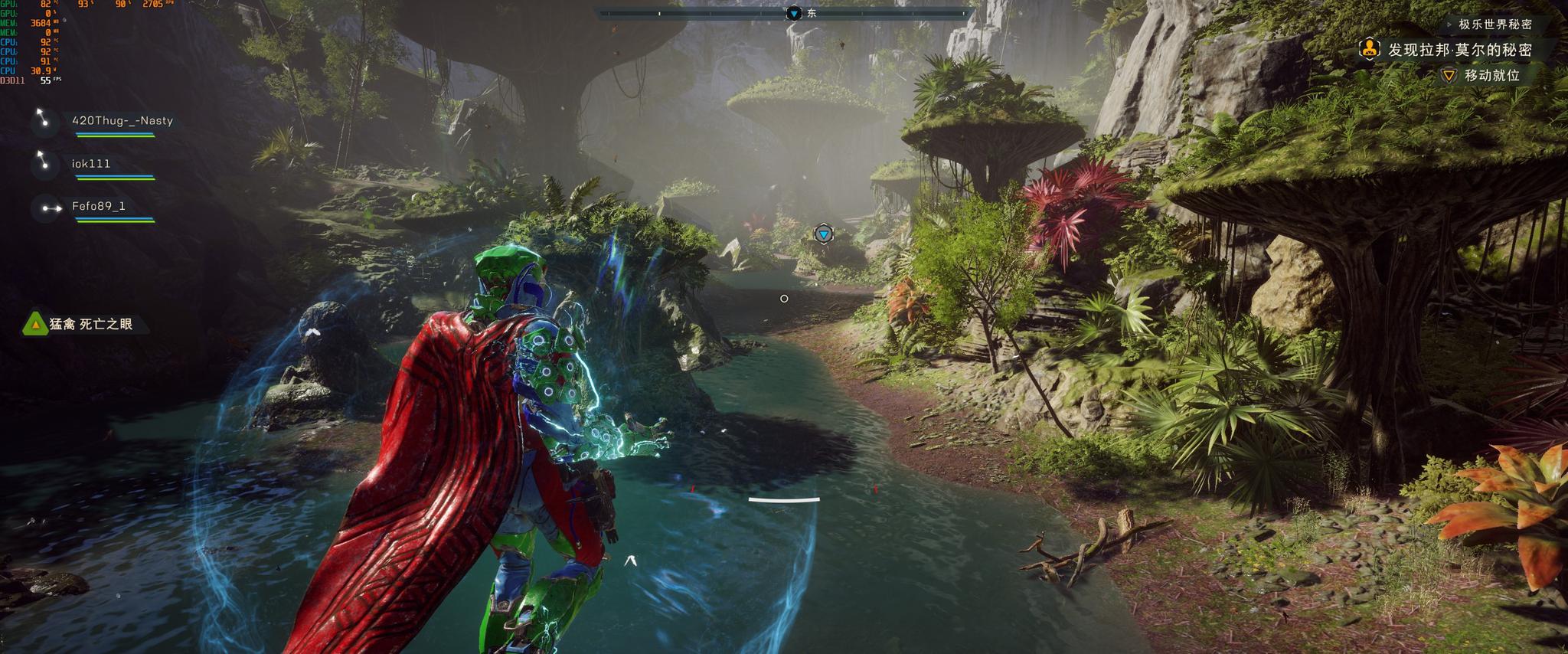The image size is (1568, 654).
Task: Select the 移动就位 objective step
Action: coord(1491,75)
